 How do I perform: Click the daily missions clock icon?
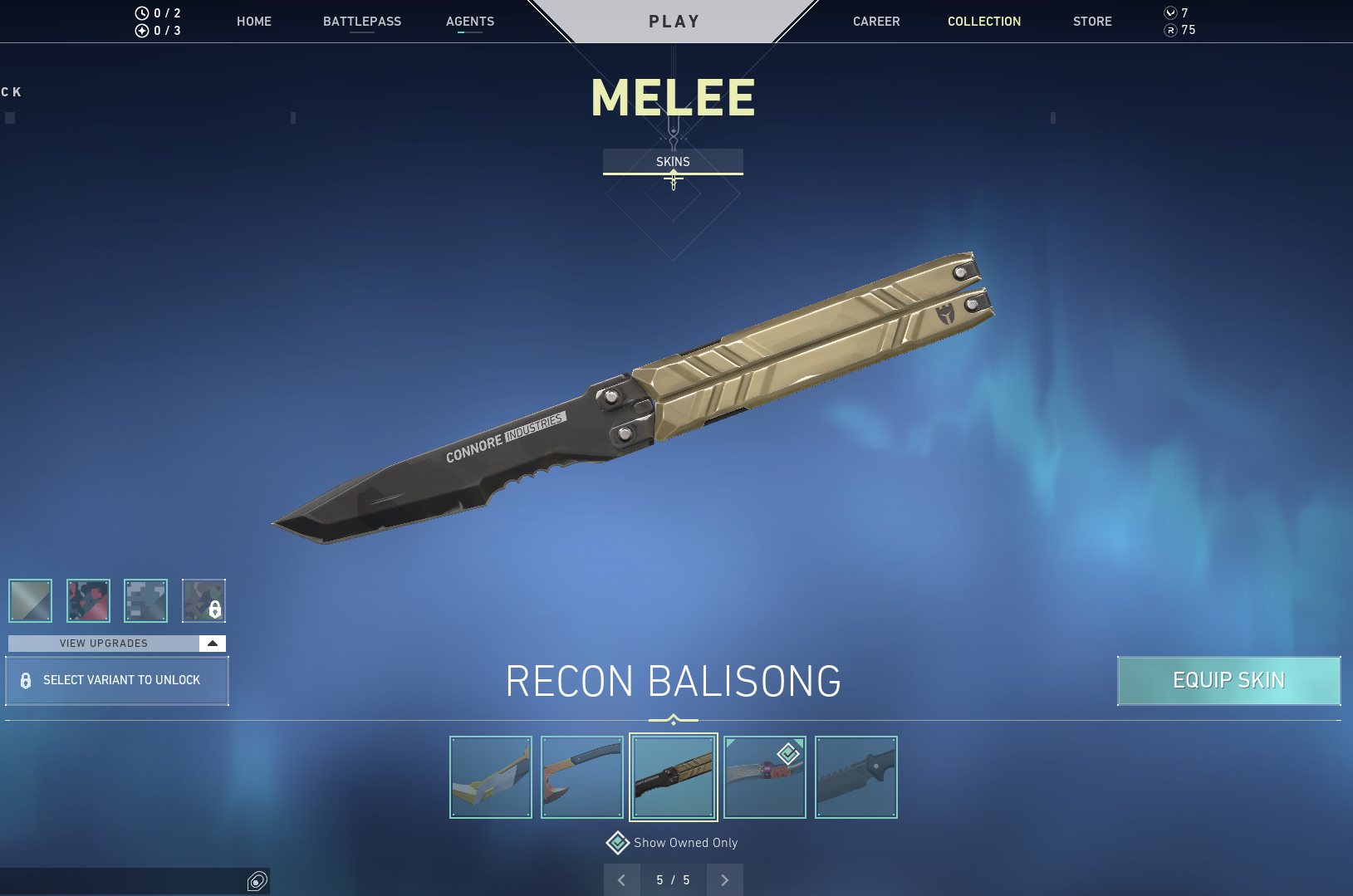coord(140,12)
